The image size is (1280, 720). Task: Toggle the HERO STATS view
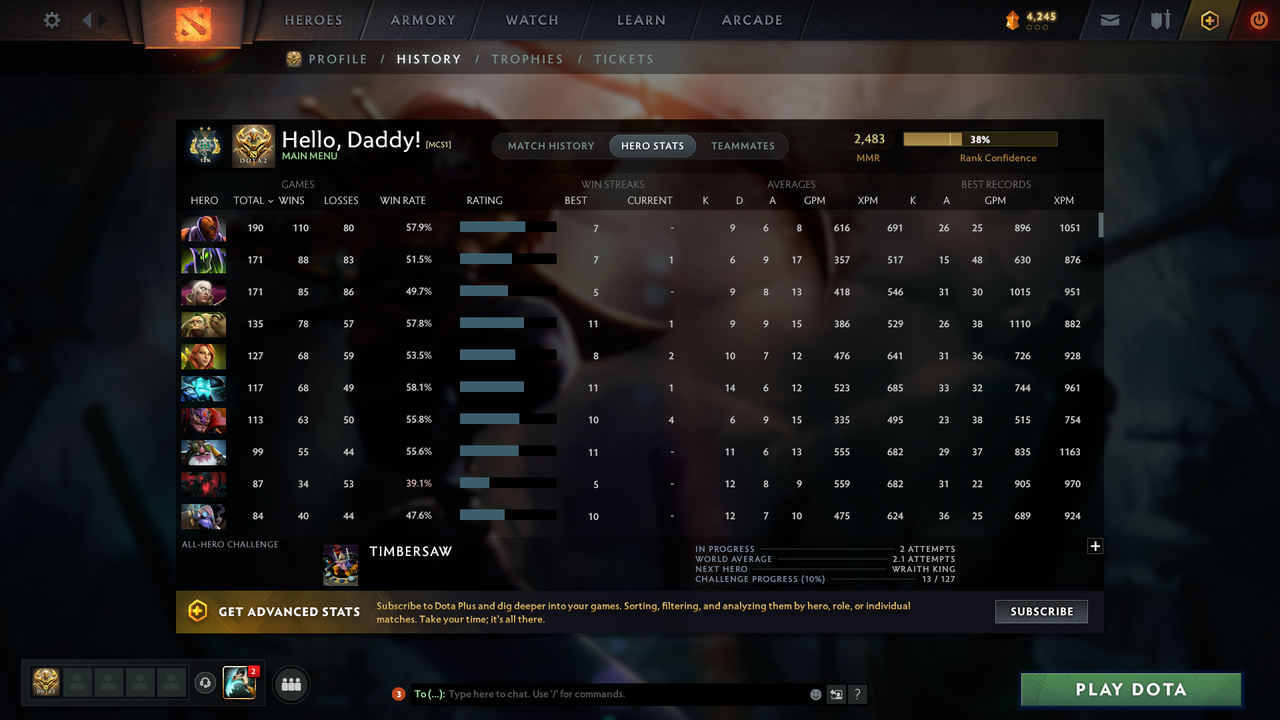point(652,145)
